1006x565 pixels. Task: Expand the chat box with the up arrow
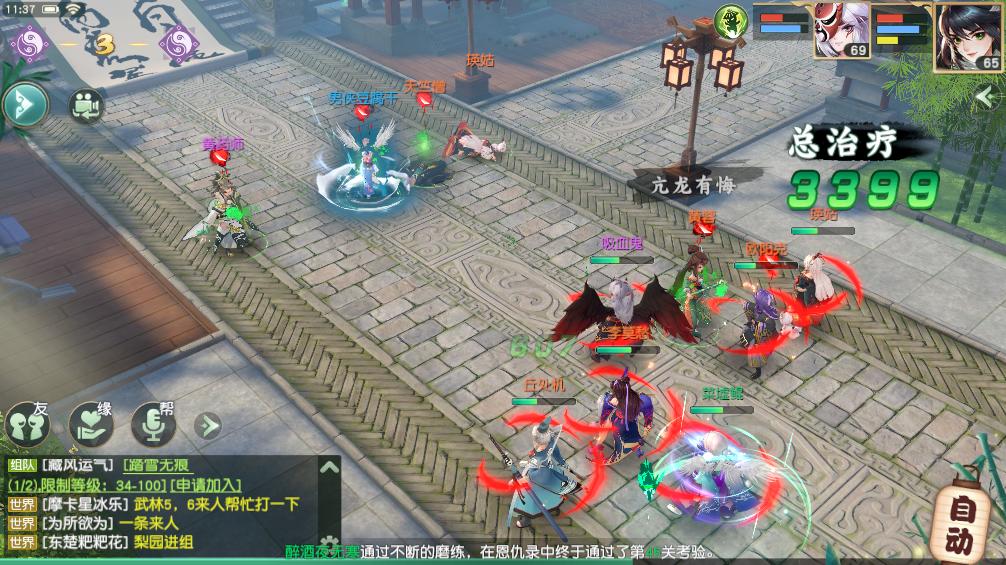pos(329,467)
